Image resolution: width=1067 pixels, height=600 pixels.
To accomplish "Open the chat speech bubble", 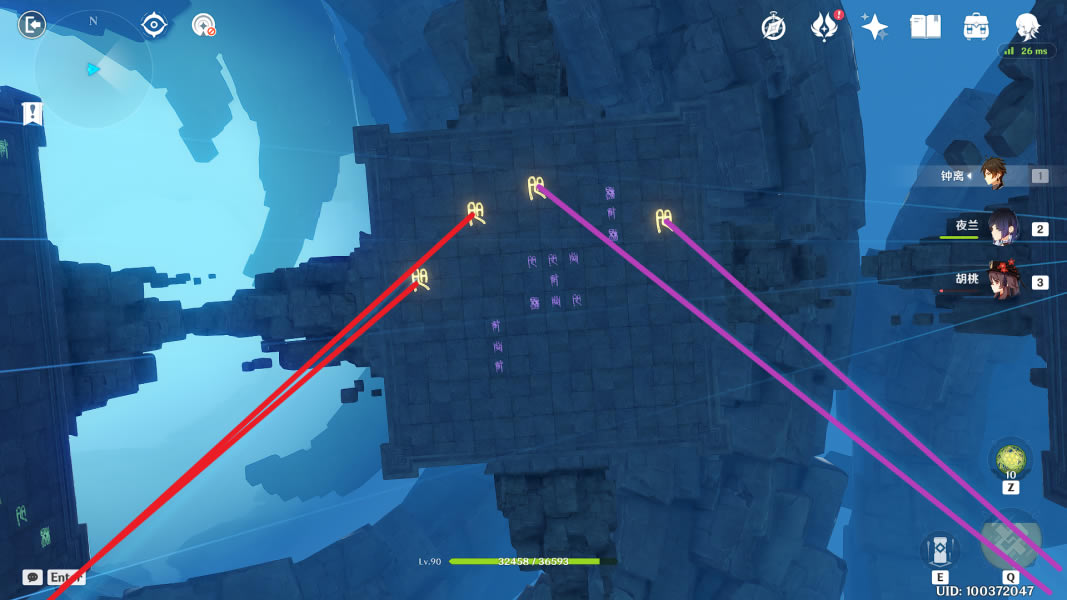I will click(33, 577).
